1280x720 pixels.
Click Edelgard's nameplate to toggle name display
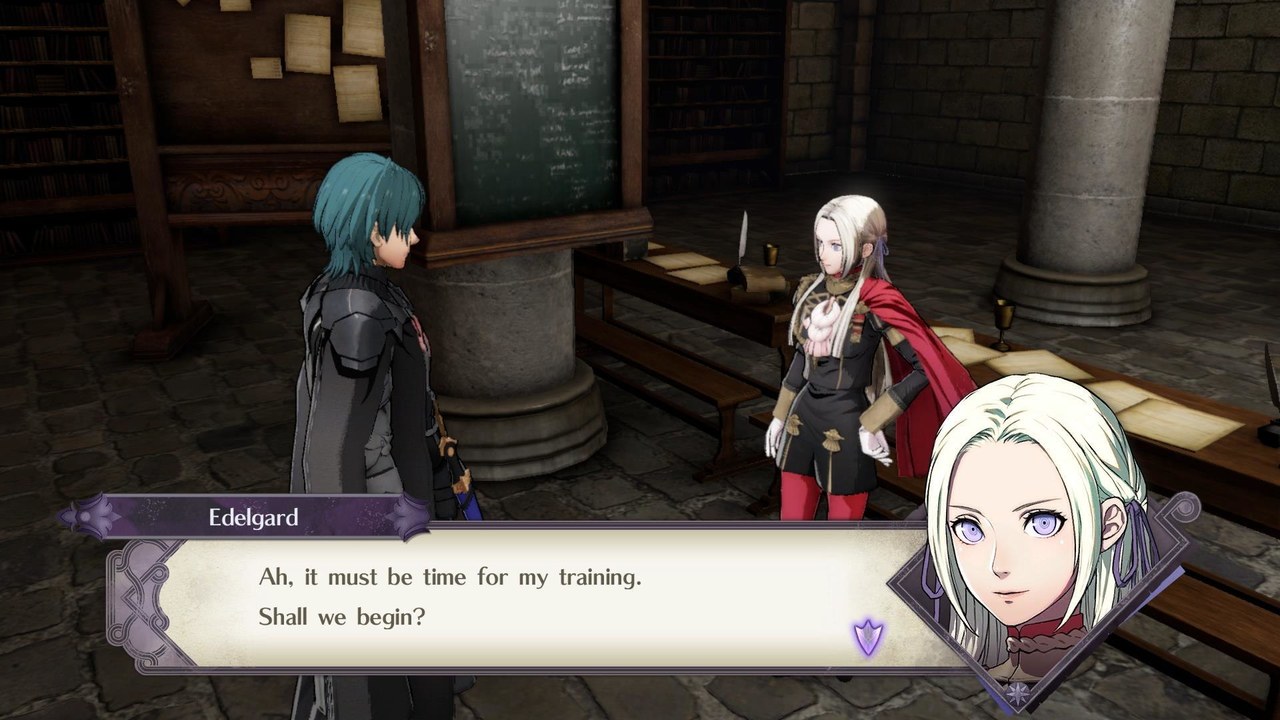click(x=255, y=517)
